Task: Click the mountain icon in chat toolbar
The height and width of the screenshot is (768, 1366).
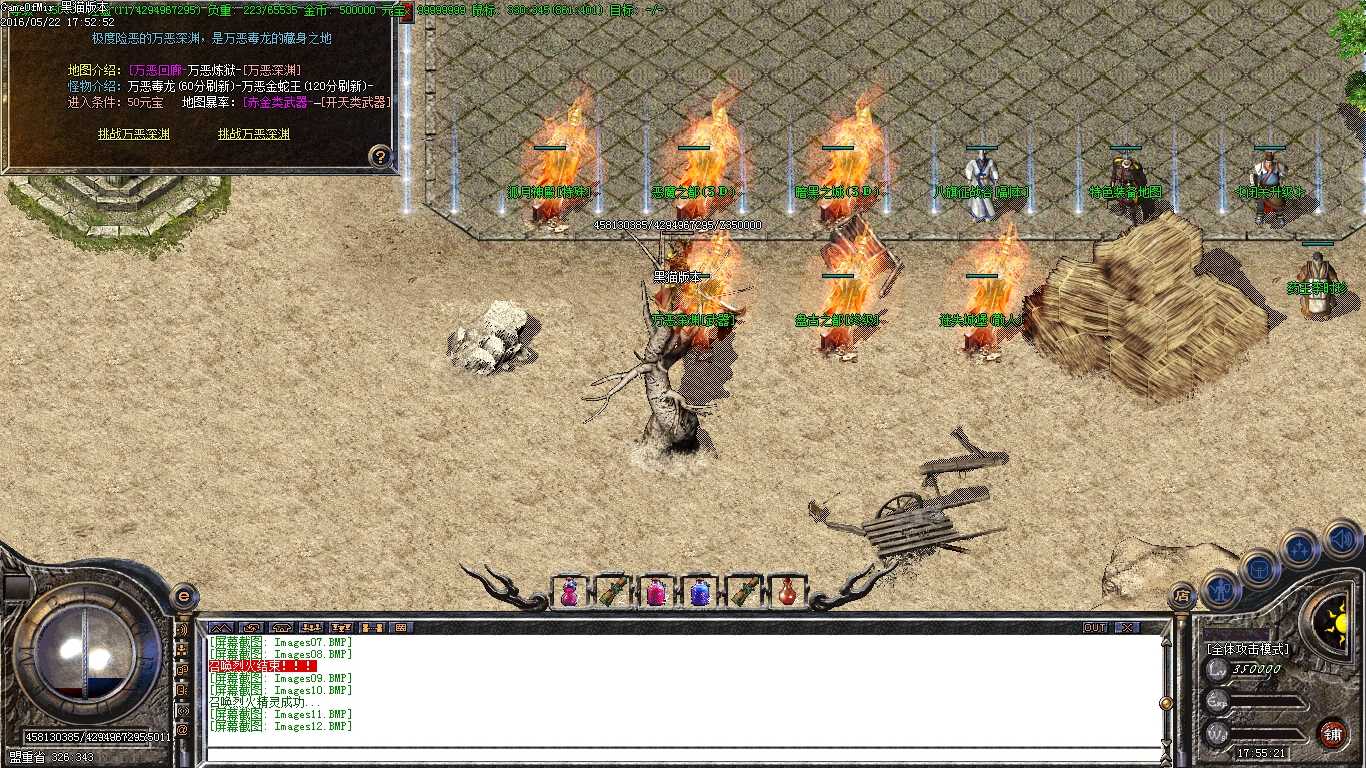Action: tap(219, 627)
